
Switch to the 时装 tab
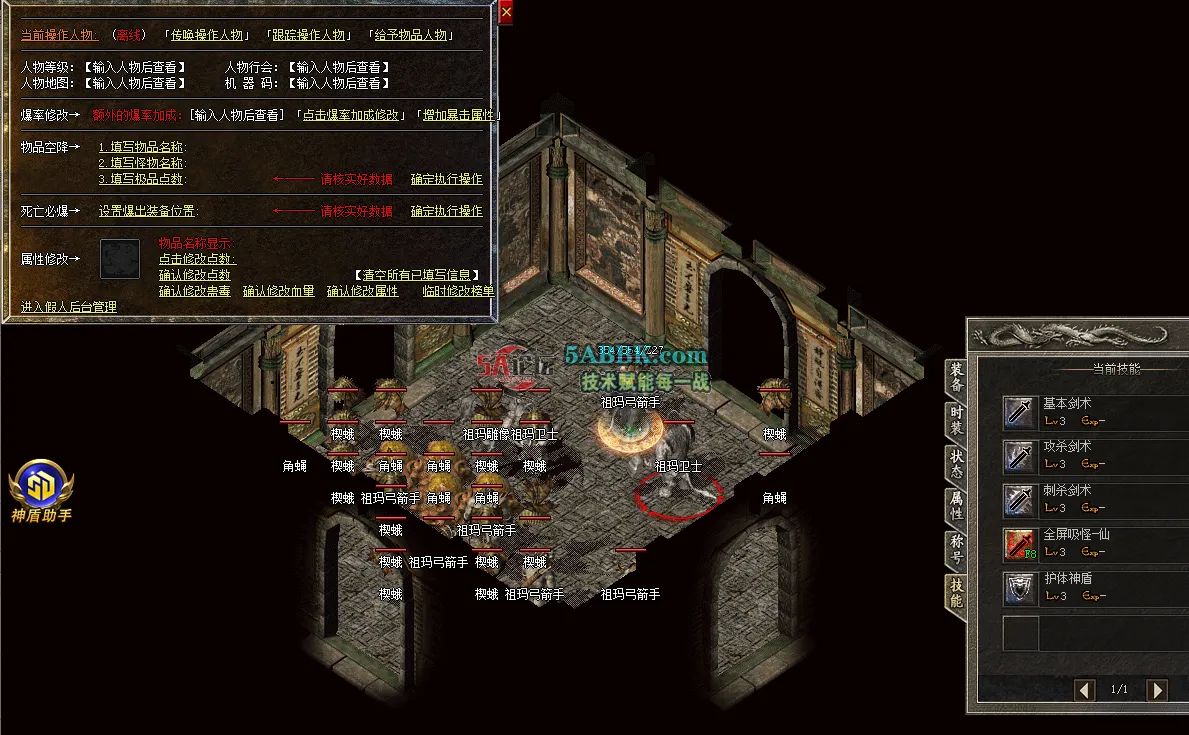(956, 420)
